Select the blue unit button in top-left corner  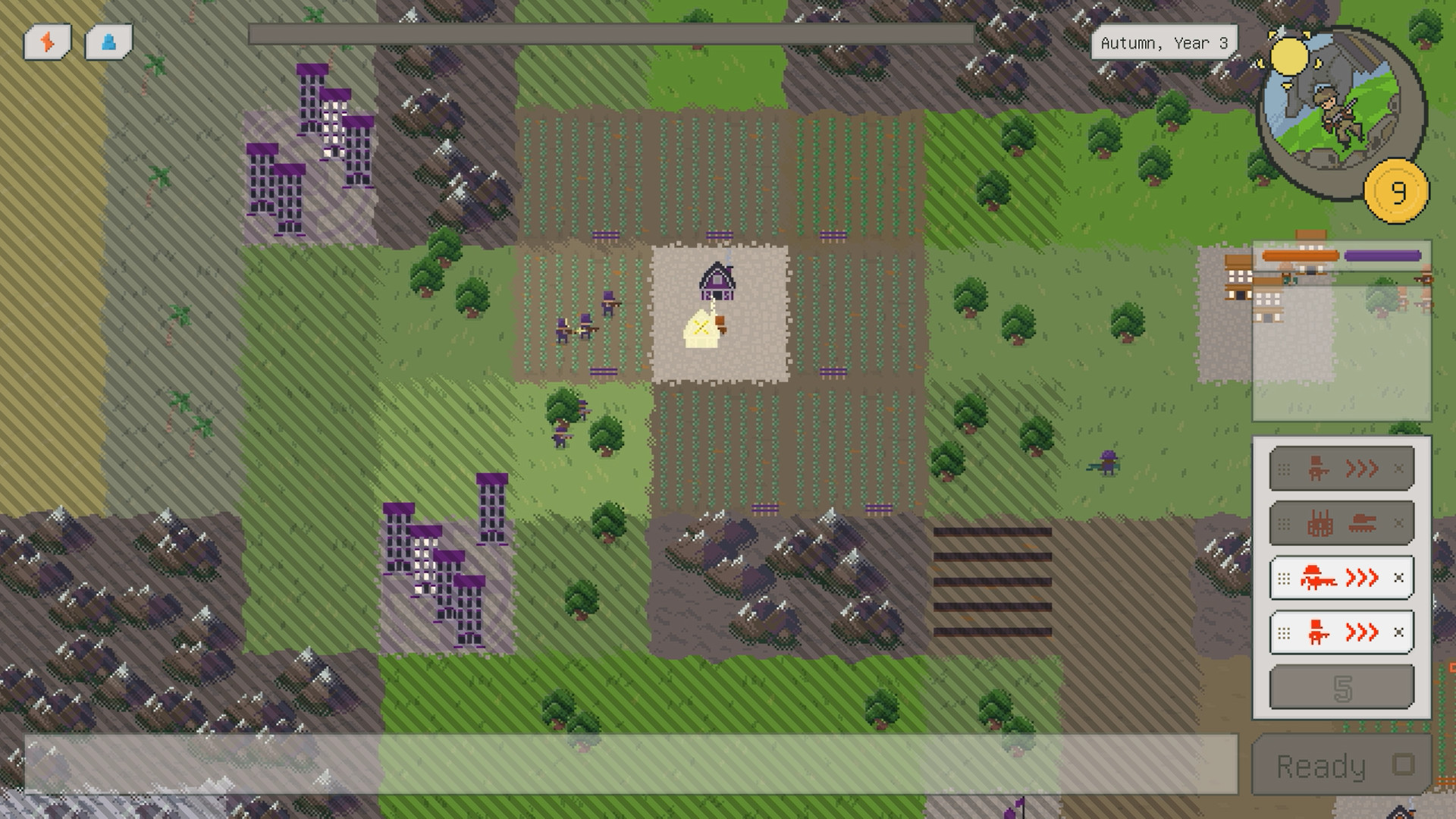(108, 42)
